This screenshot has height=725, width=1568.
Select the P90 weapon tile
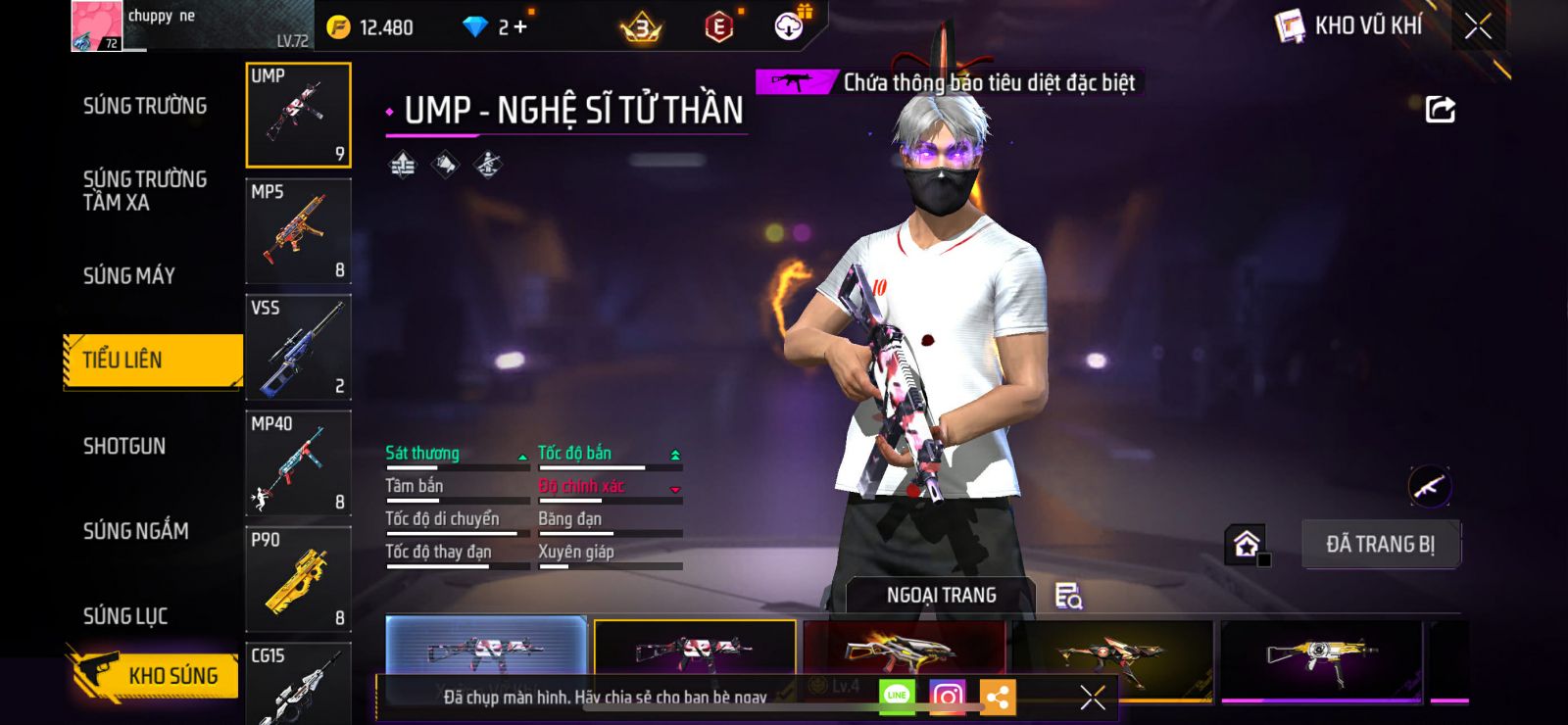[x=298, y=578]
